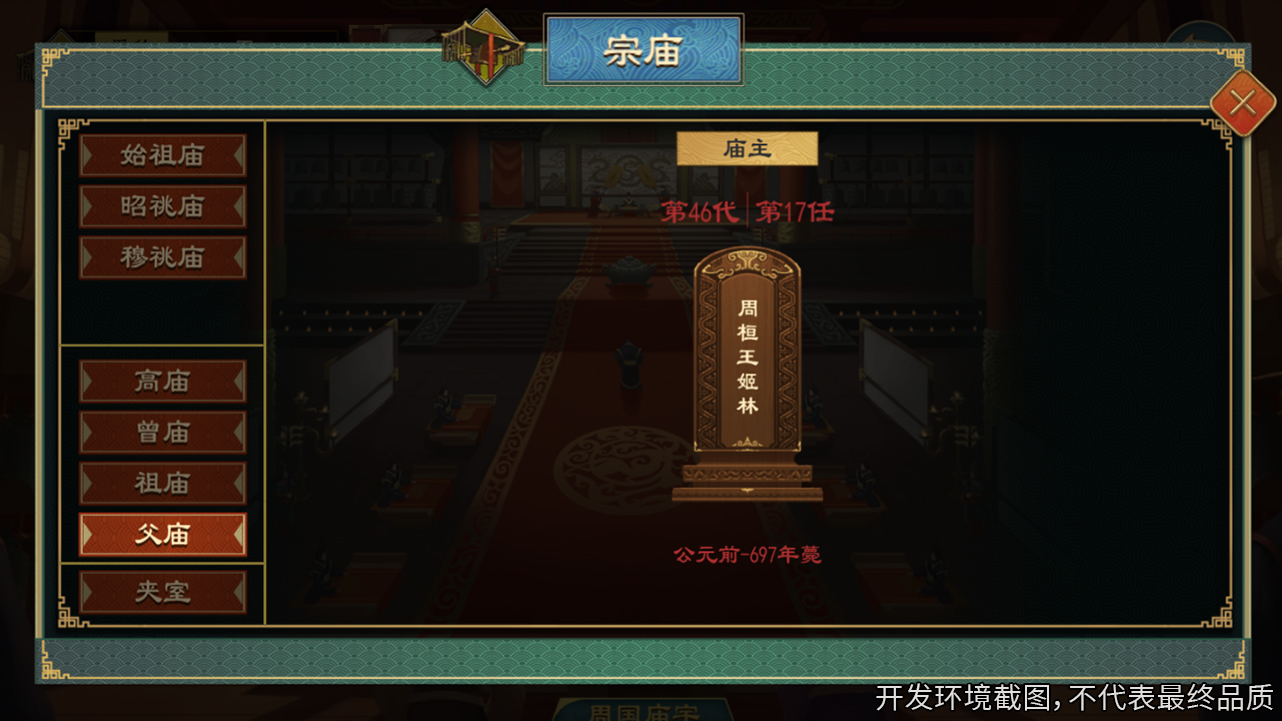The image size is (1282, 721).
Task: Open the 昭祧庙 shrine
Action: (163, 207)
